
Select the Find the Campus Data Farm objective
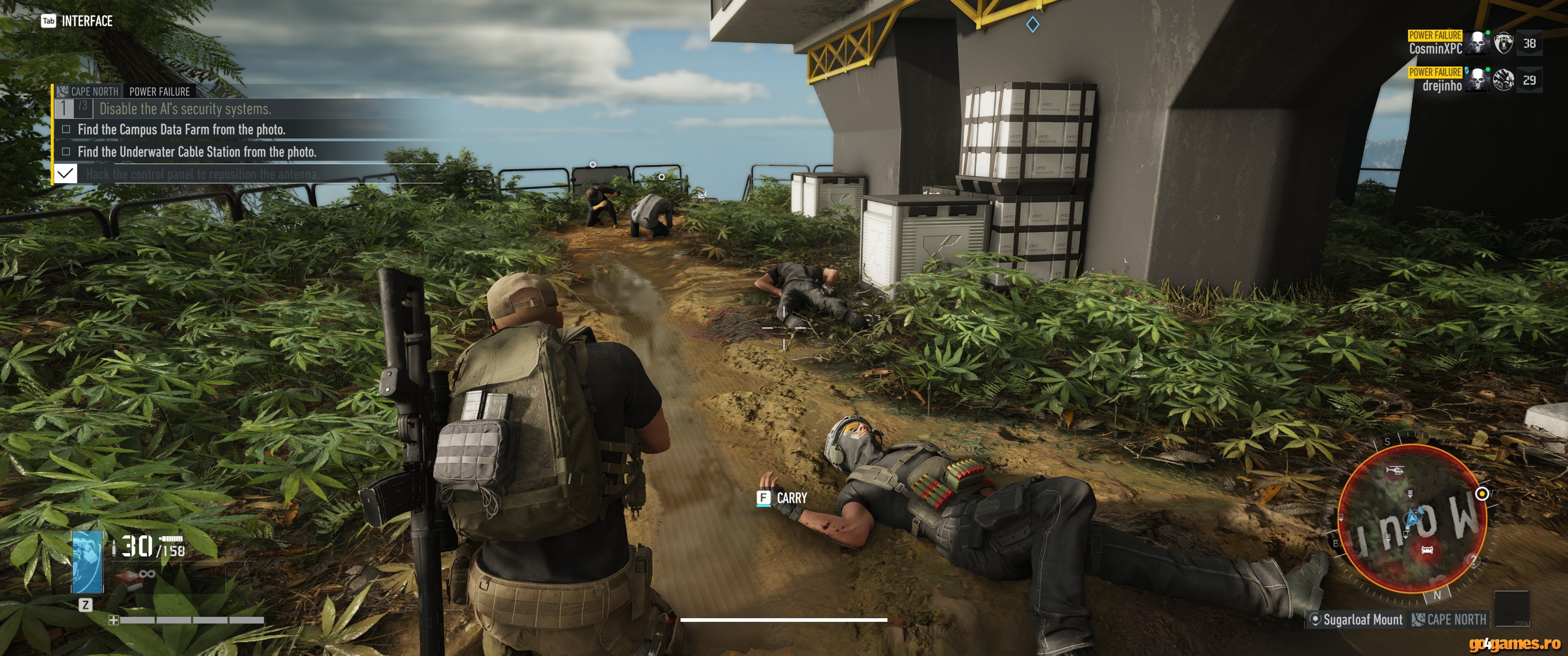point(181,130)
